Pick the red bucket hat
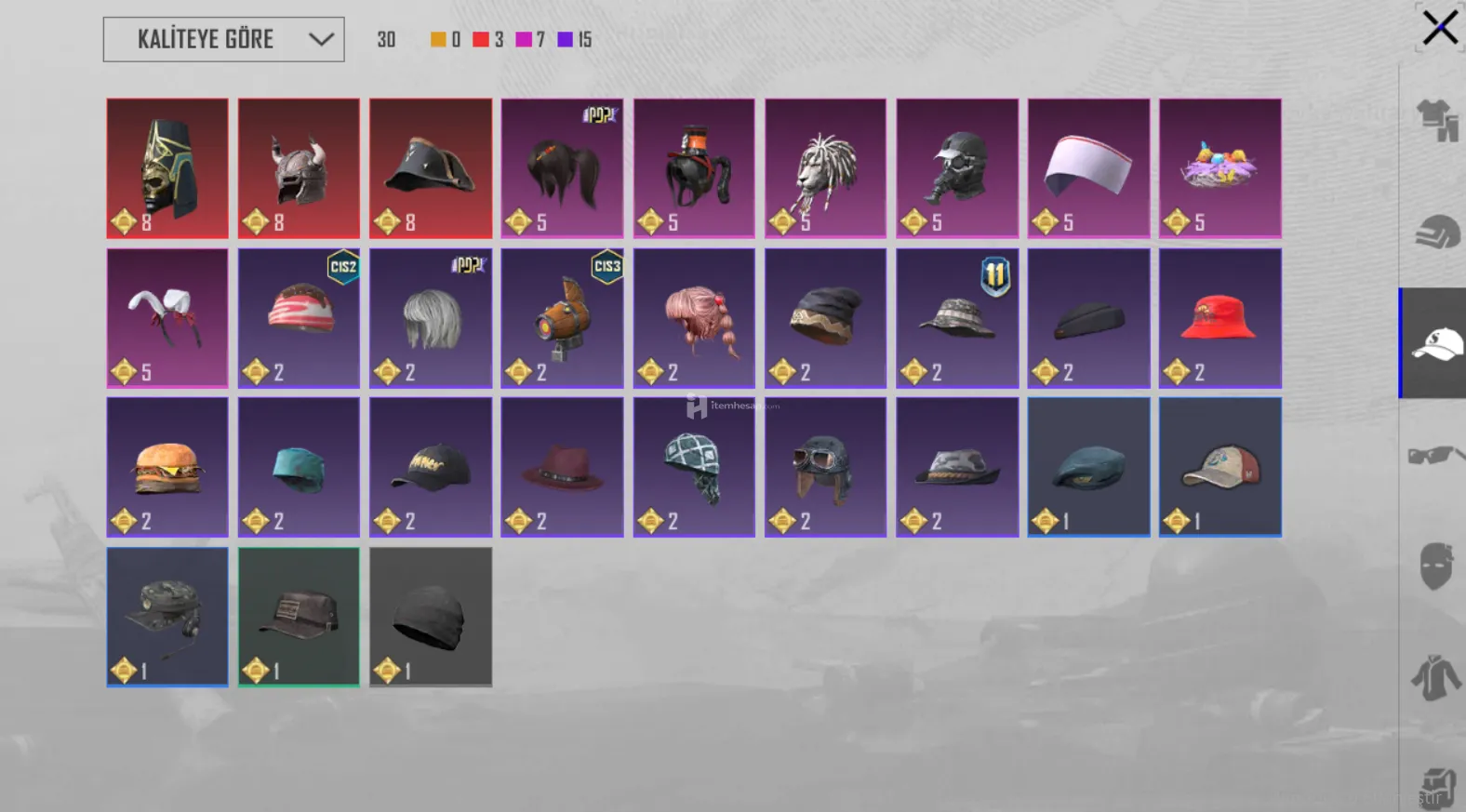1466x812 pixels. tap(1219, 318)
